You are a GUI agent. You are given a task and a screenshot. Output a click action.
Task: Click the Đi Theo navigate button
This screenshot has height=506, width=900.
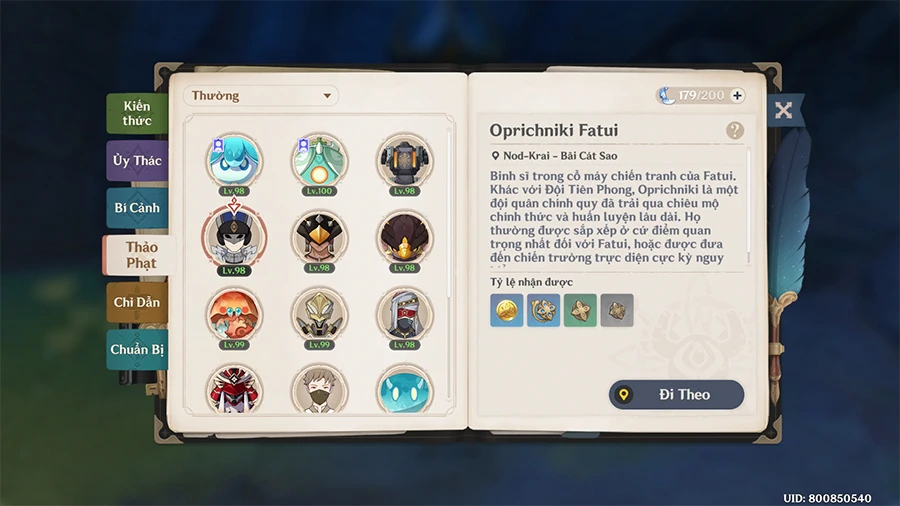677,395
